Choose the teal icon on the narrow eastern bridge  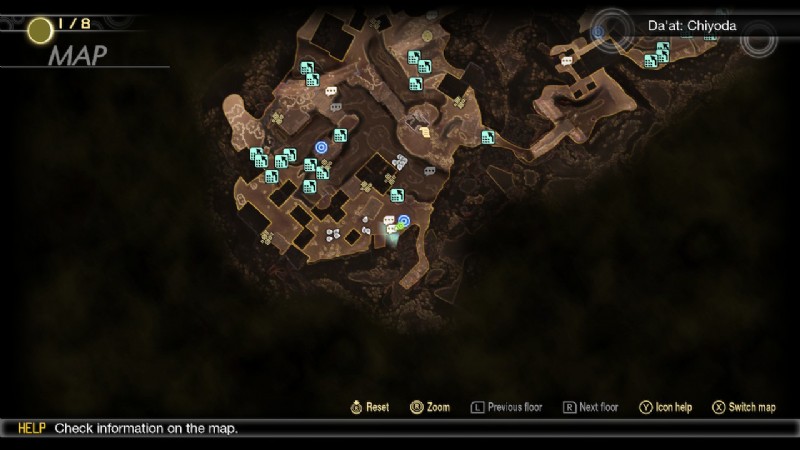[488, 137]
